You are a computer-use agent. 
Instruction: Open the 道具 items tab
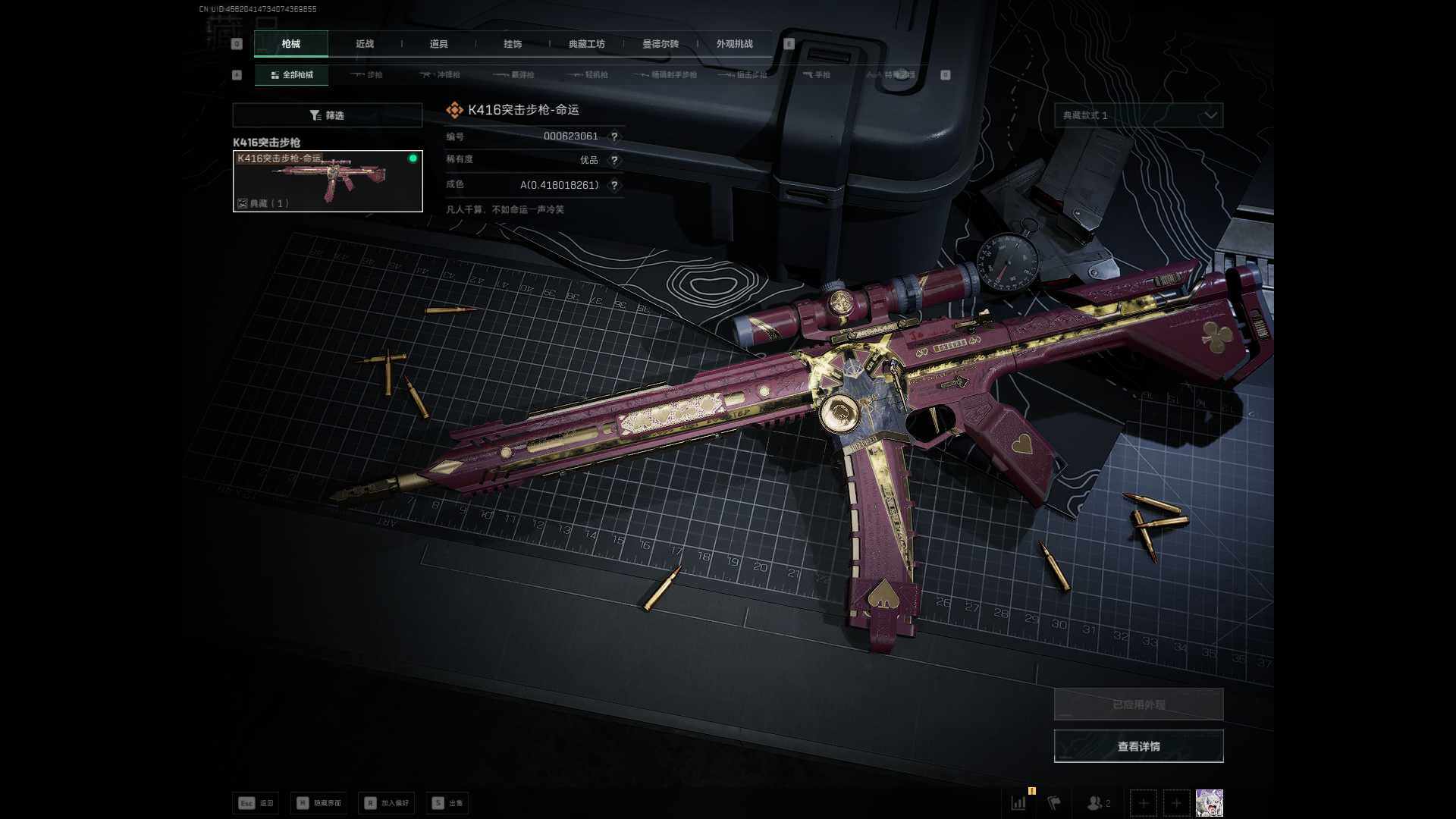point(438,44)
